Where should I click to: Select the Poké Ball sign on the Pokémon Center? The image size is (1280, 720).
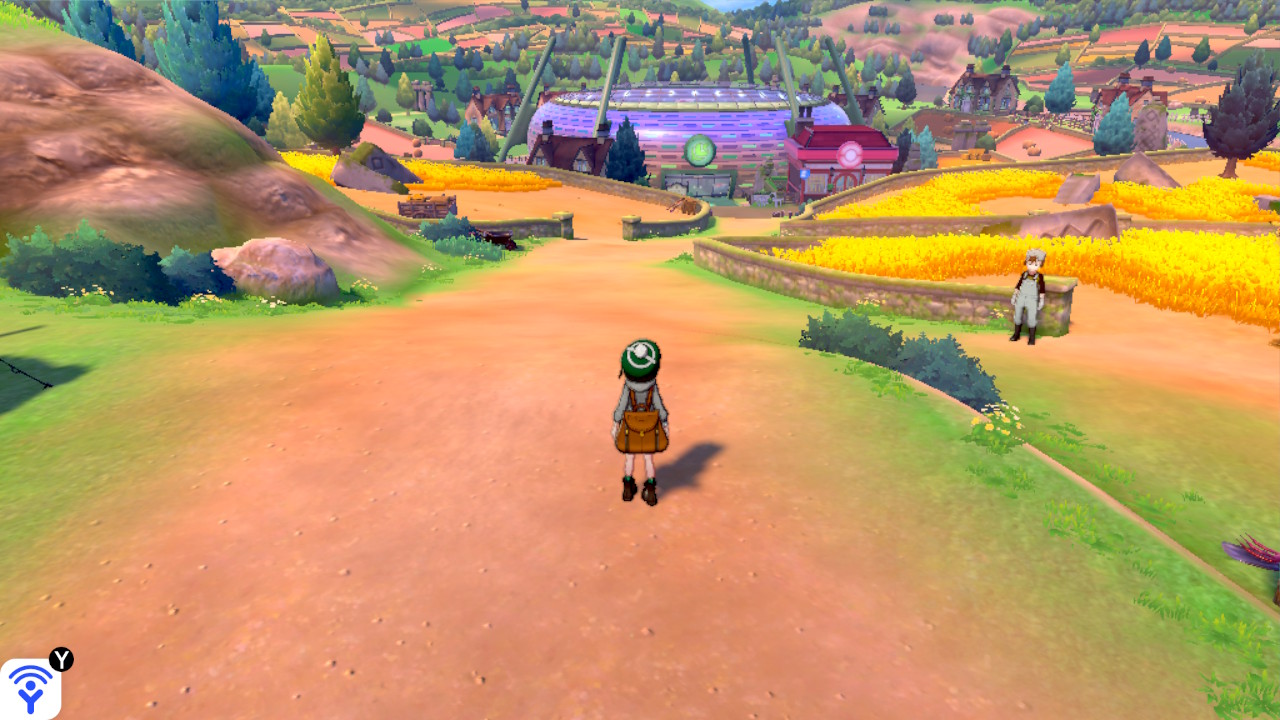pos(848,154)
